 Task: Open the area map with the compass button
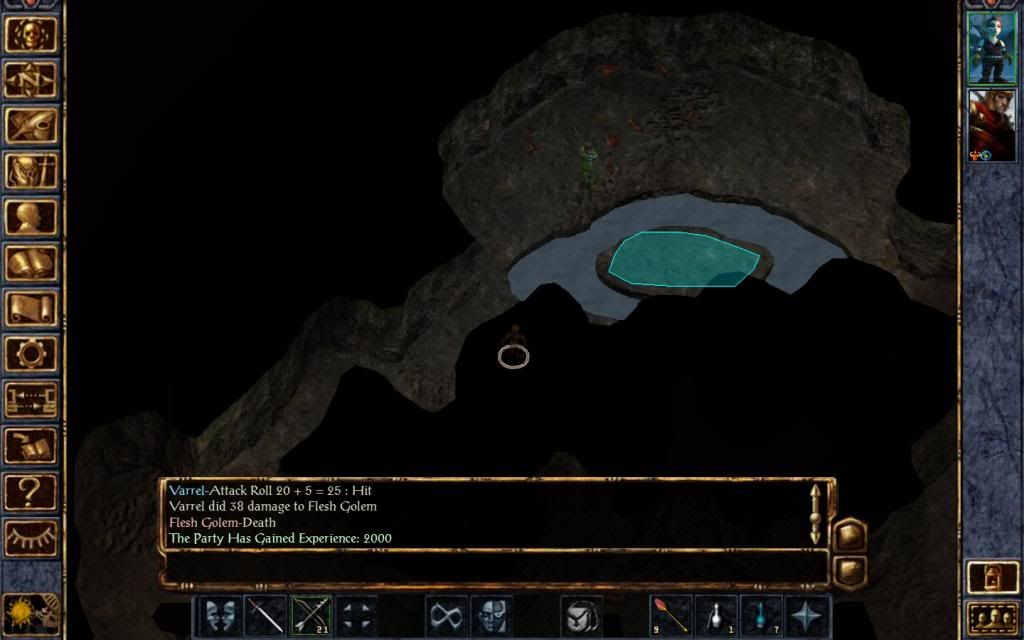(x=30, y=79)
